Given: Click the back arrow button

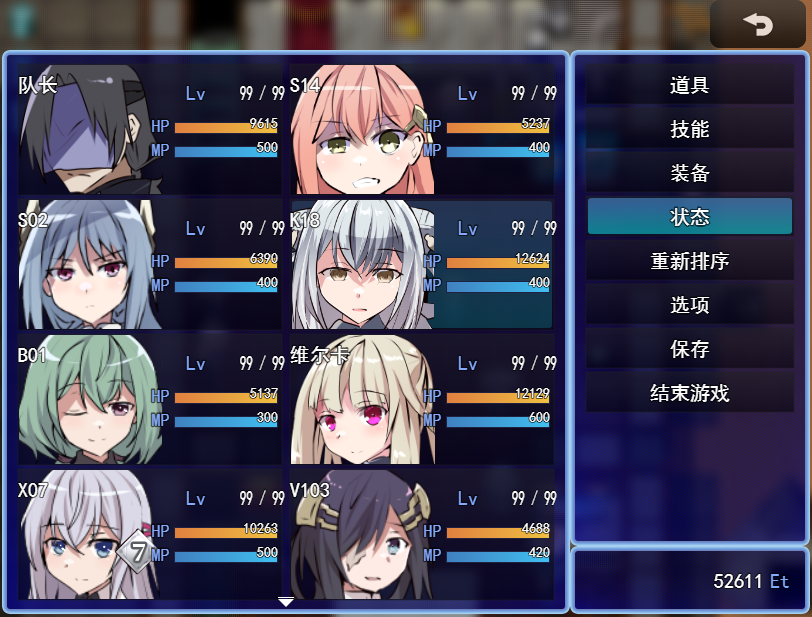Looking at the screenshot, I should (x=757, y=24).
